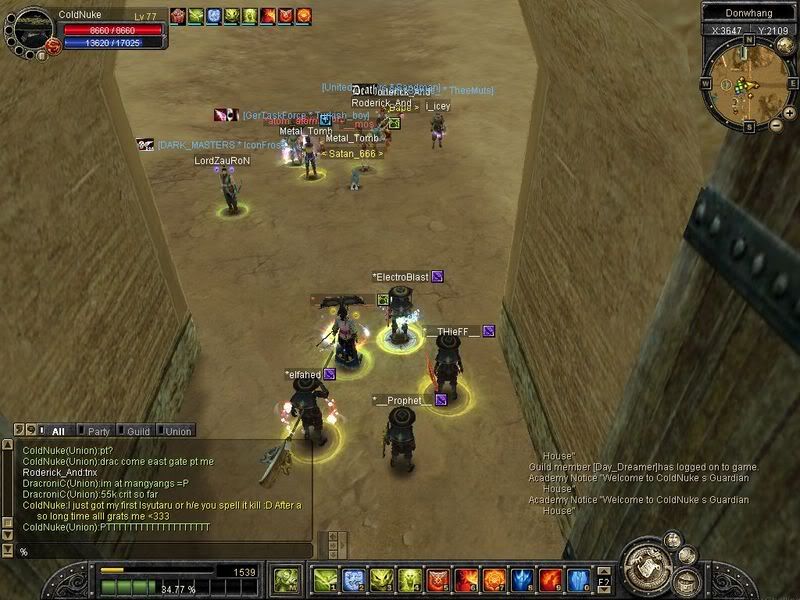Select the Guild chat tab
The height and width of the screenshot is (600, 800).
pos(135,431)
